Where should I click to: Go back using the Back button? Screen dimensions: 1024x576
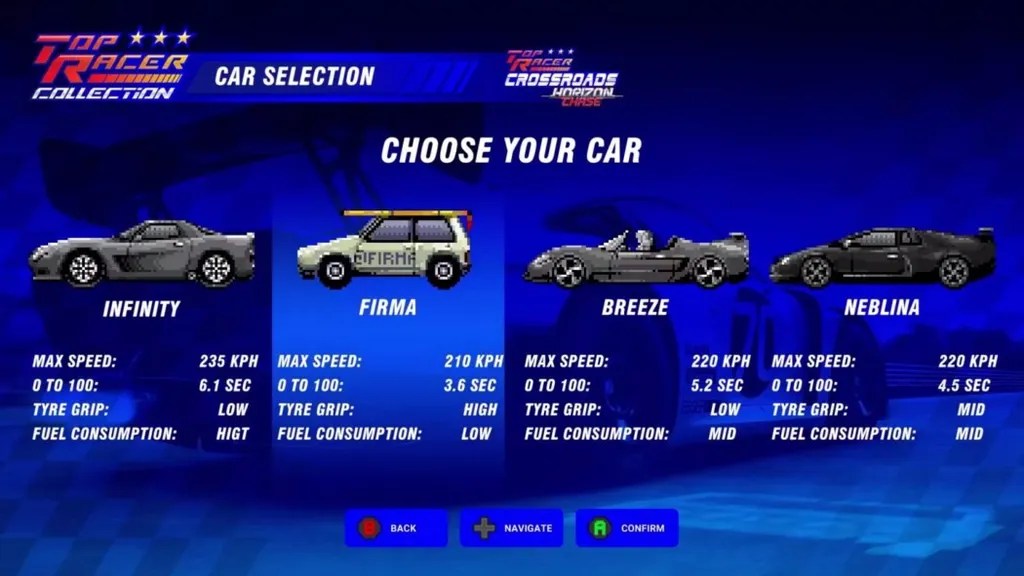396,528
